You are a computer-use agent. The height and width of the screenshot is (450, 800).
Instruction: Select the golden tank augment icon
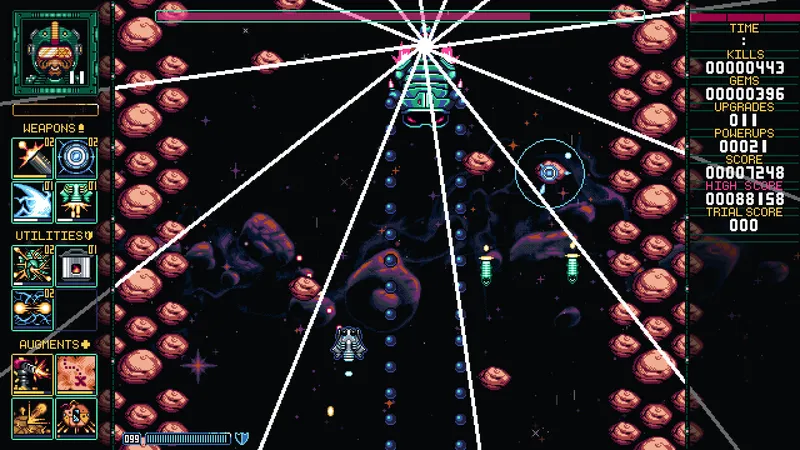[x=32, y=417]
